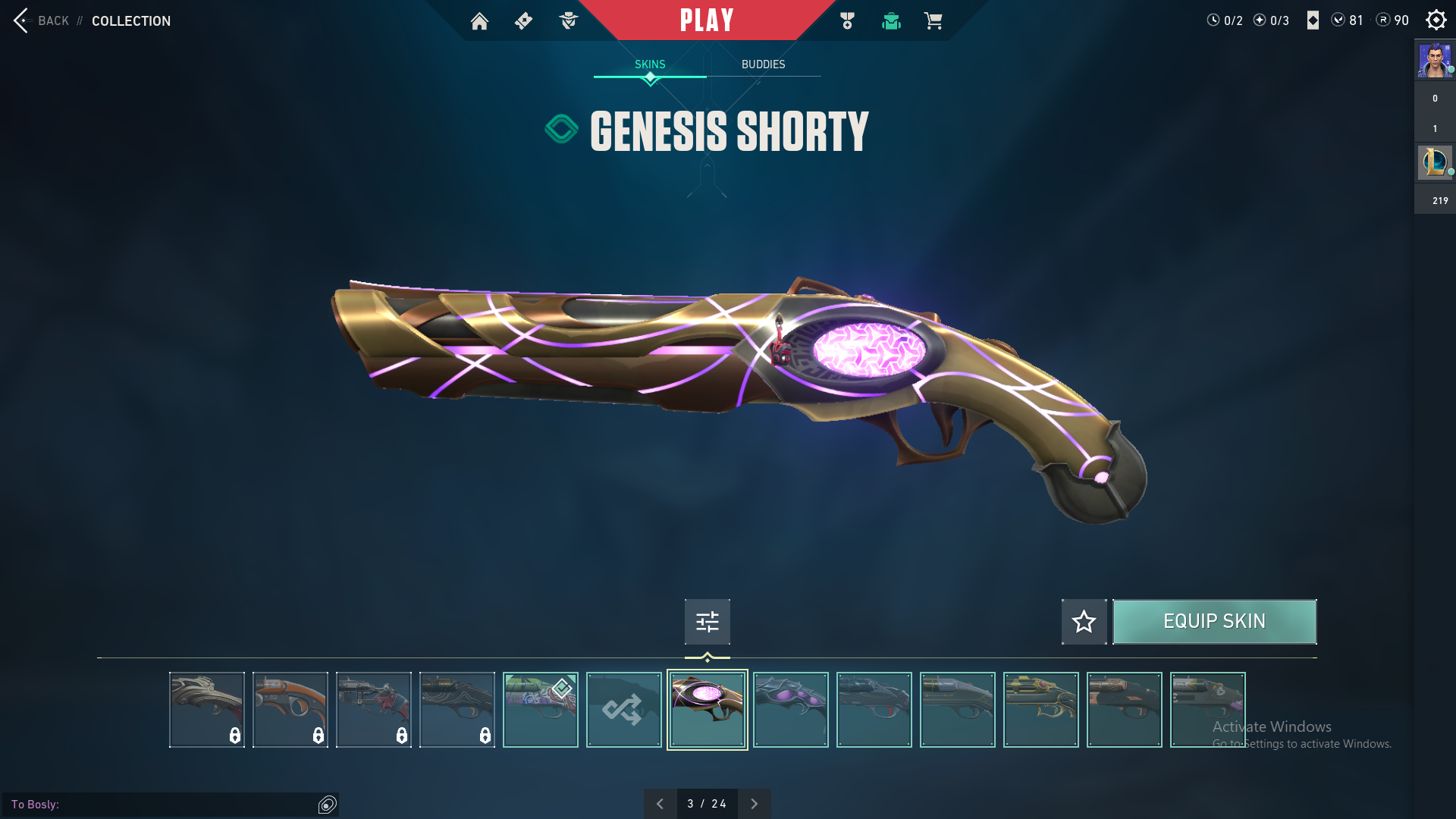This screenshot has height=819, width=1456.
Task: Start matchmaking with the PLAY button
Action: pos(706,20)
